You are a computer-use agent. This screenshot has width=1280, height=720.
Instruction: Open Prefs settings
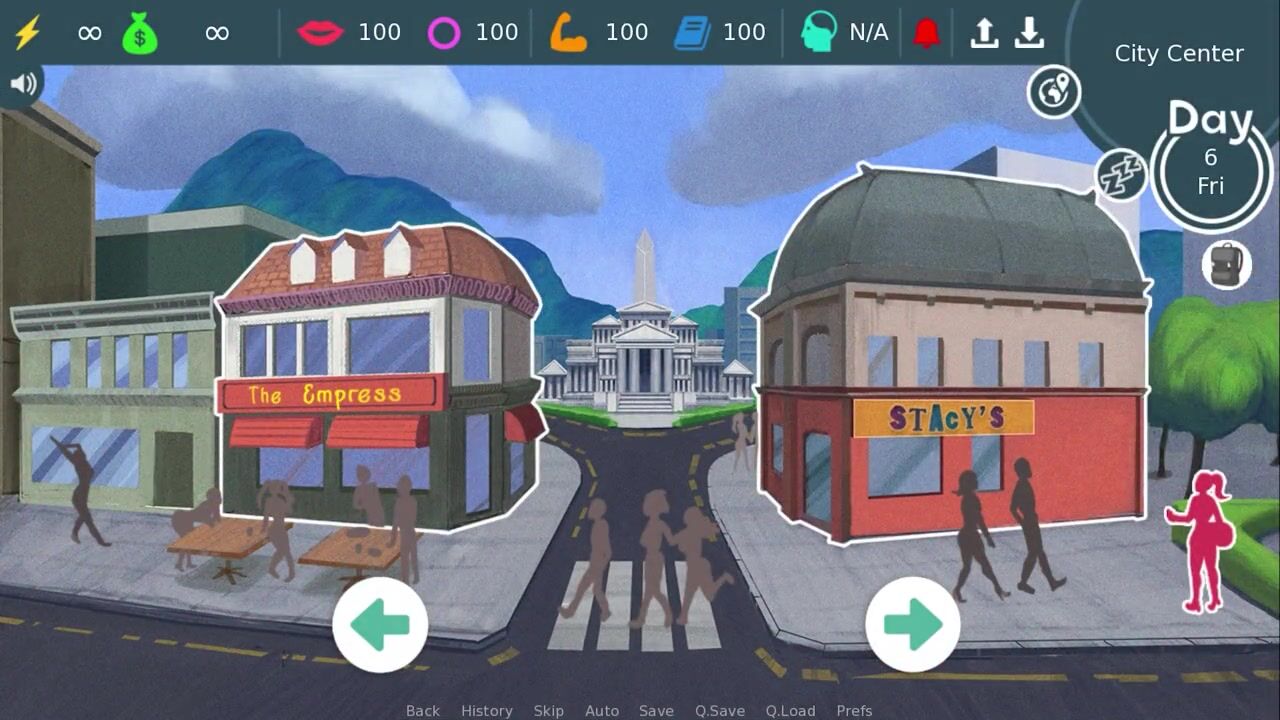point(854,710)
